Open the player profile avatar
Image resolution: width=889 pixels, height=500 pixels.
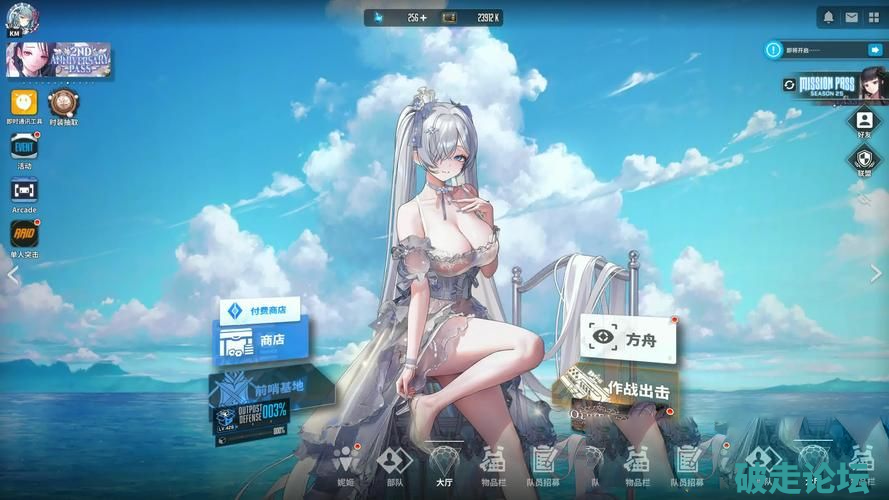(x=22, y=18)
